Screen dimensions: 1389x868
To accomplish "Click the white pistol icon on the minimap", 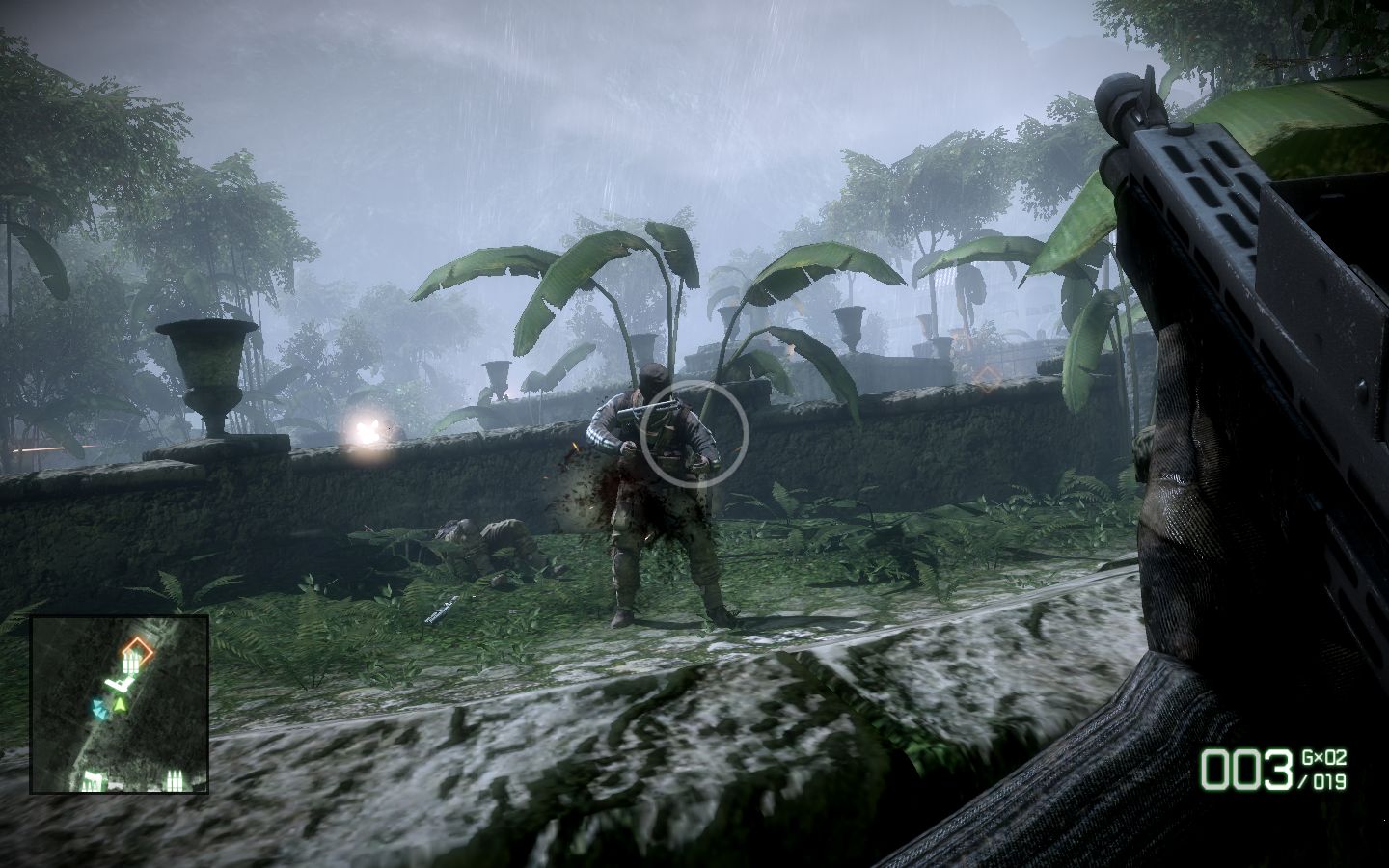I will click(119, 682).
